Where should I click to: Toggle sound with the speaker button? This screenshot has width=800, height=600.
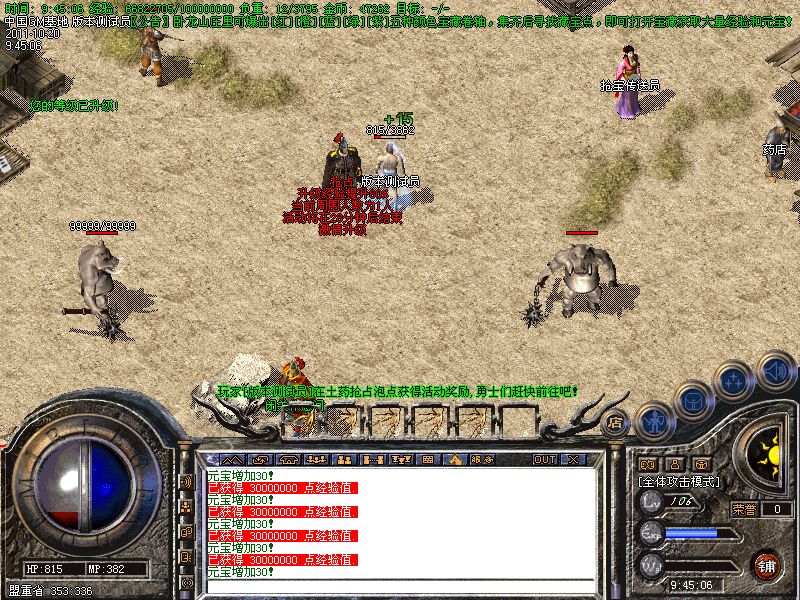tap(775, 371)
